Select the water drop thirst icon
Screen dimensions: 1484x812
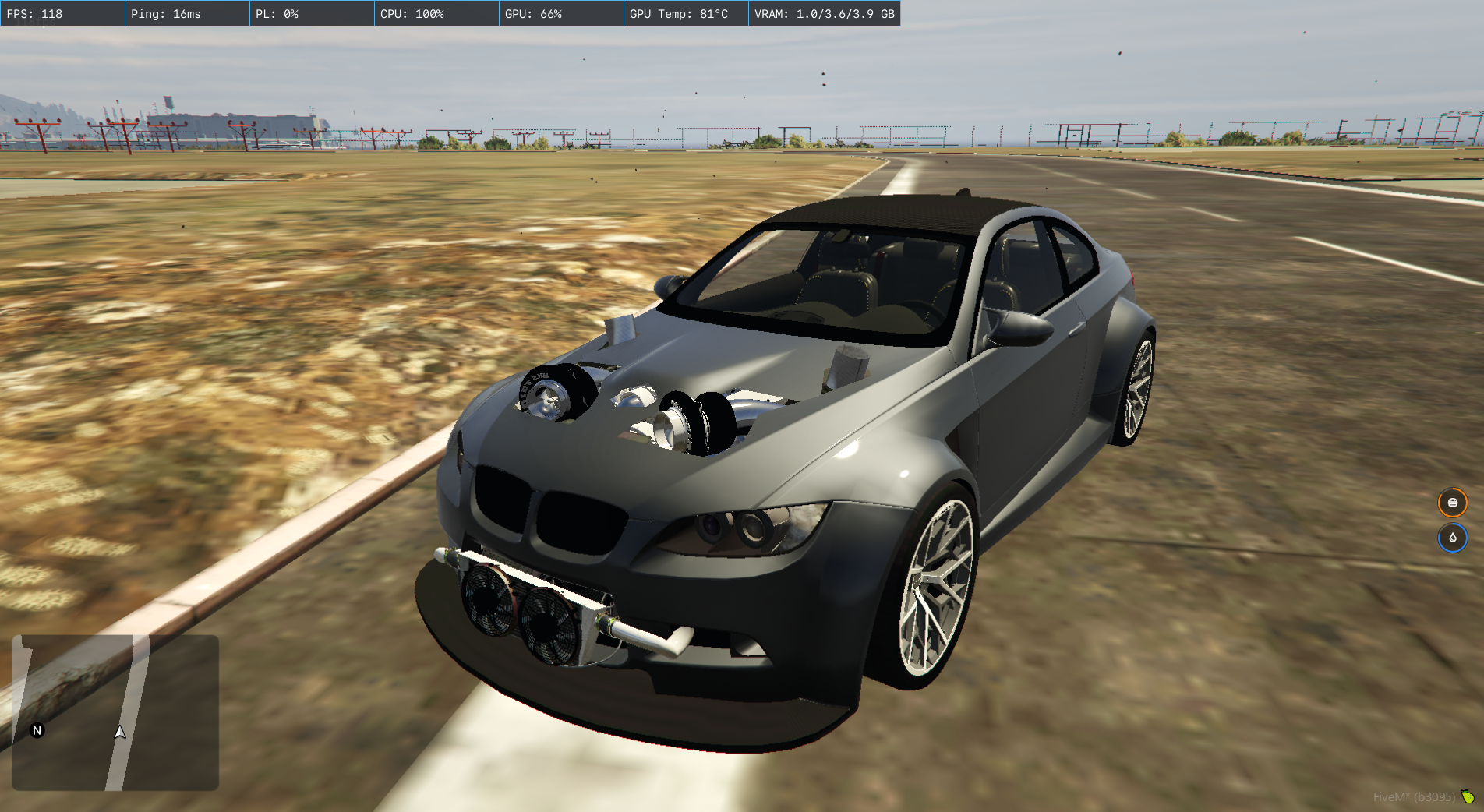[1452, 538]
